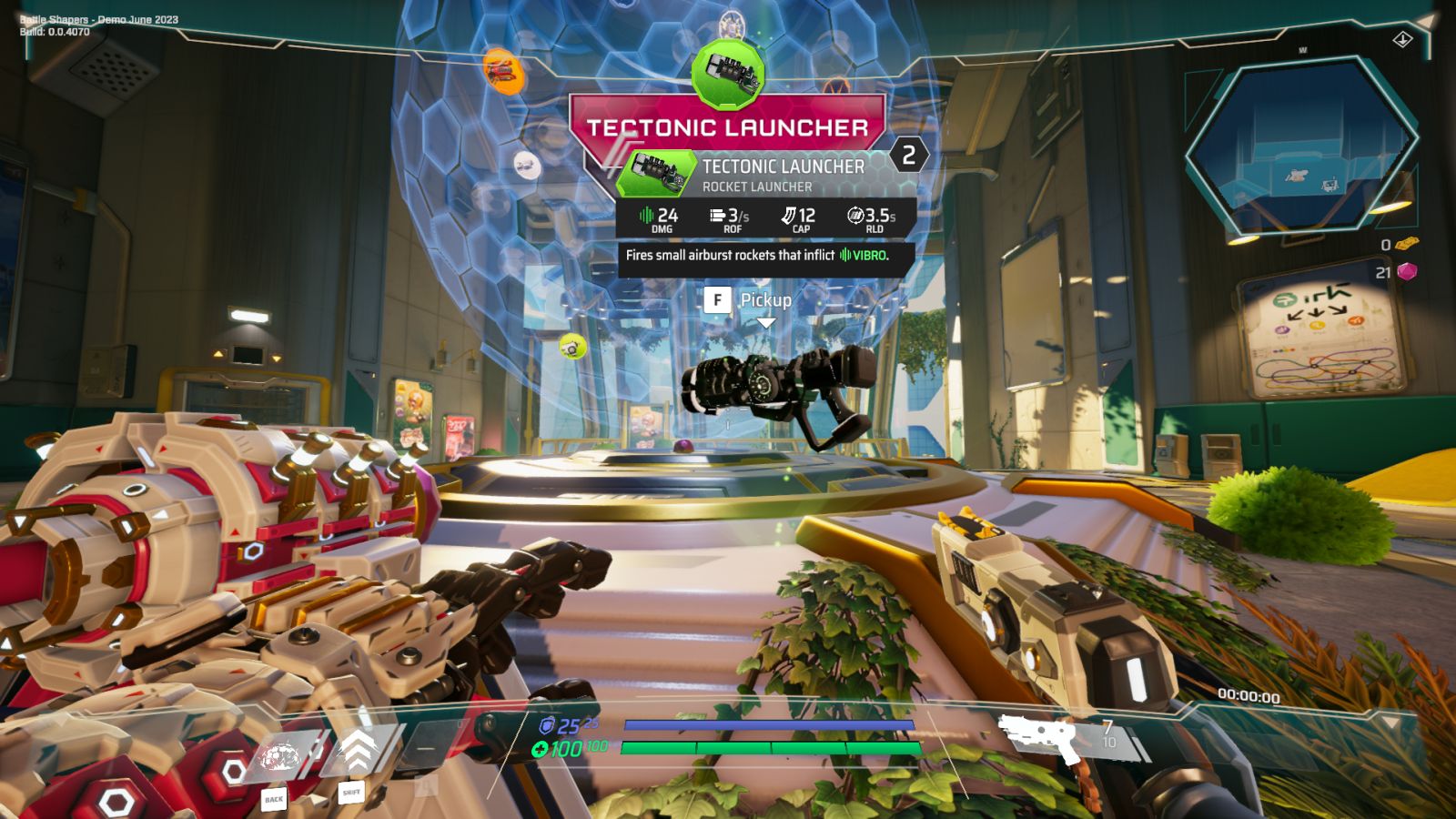1456x819 pixels.
Task: Click the pink gem currency icon
Action: [1407, 271]
